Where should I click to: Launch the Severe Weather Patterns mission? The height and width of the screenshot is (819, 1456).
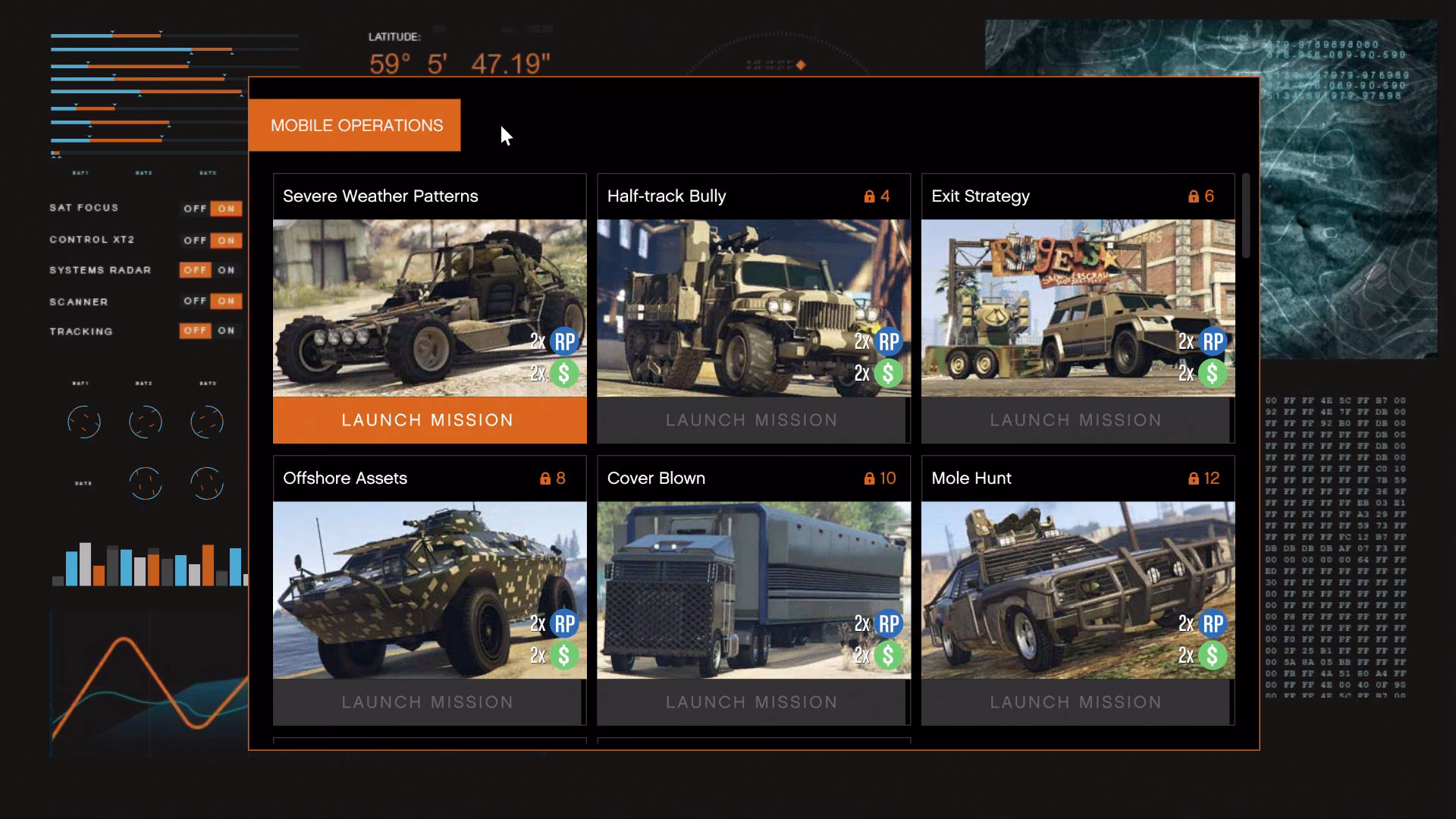click(428, 419)
